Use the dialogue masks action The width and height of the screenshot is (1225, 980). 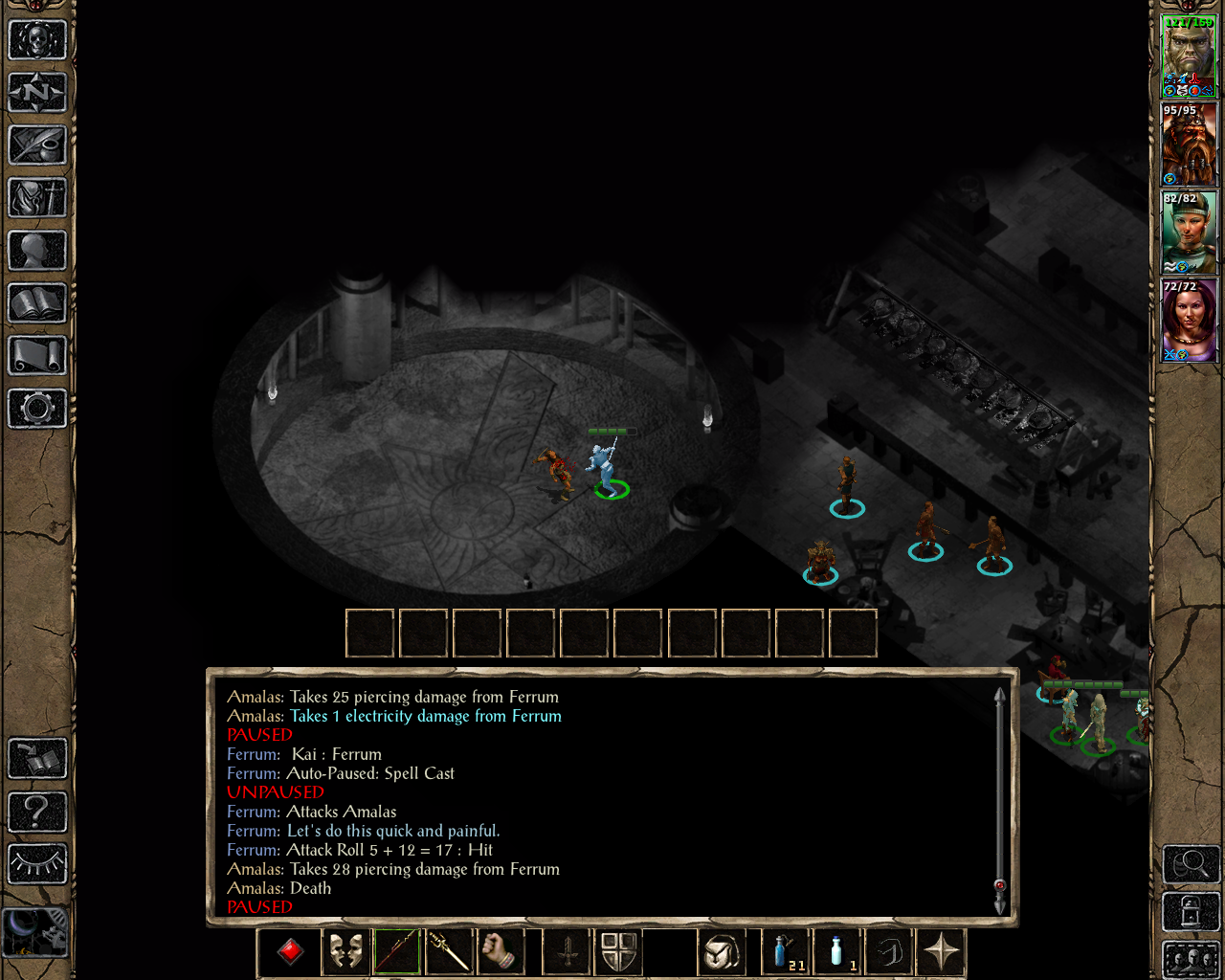pos(345,949)
